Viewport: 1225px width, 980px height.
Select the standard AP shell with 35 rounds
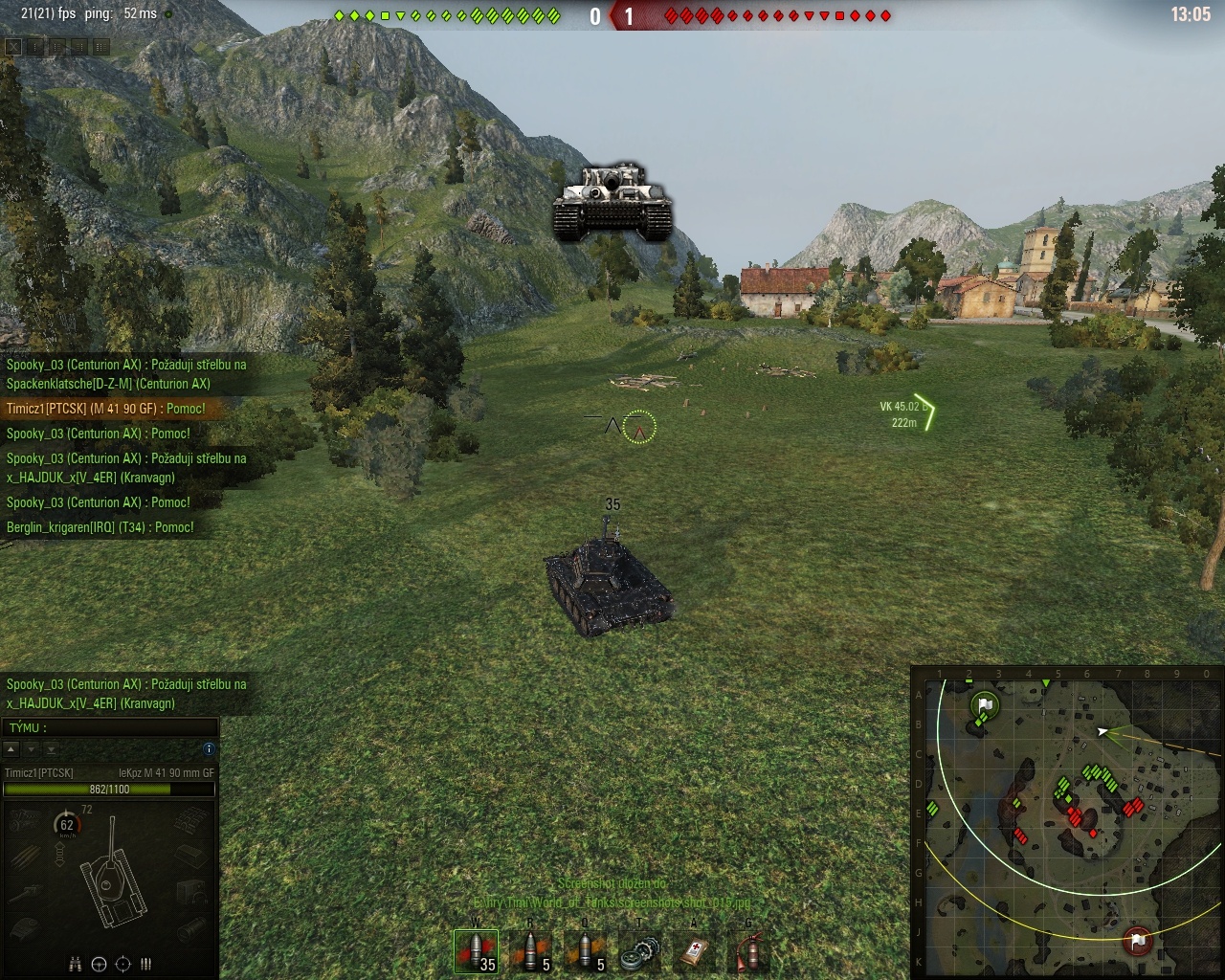pos(476,951)
